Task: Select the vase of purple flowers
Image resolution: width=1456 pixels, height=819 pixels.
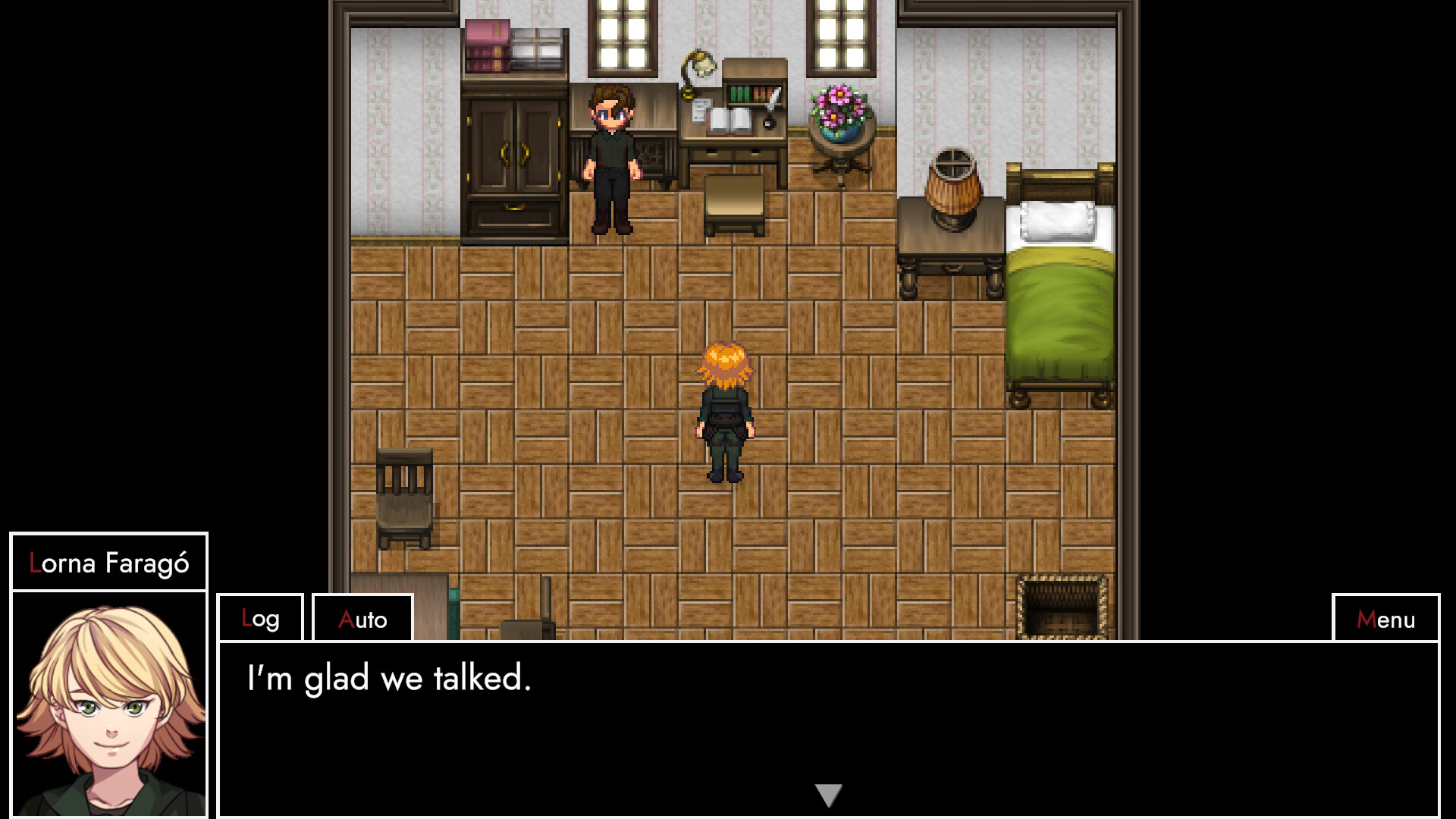Action: (839, 106)
